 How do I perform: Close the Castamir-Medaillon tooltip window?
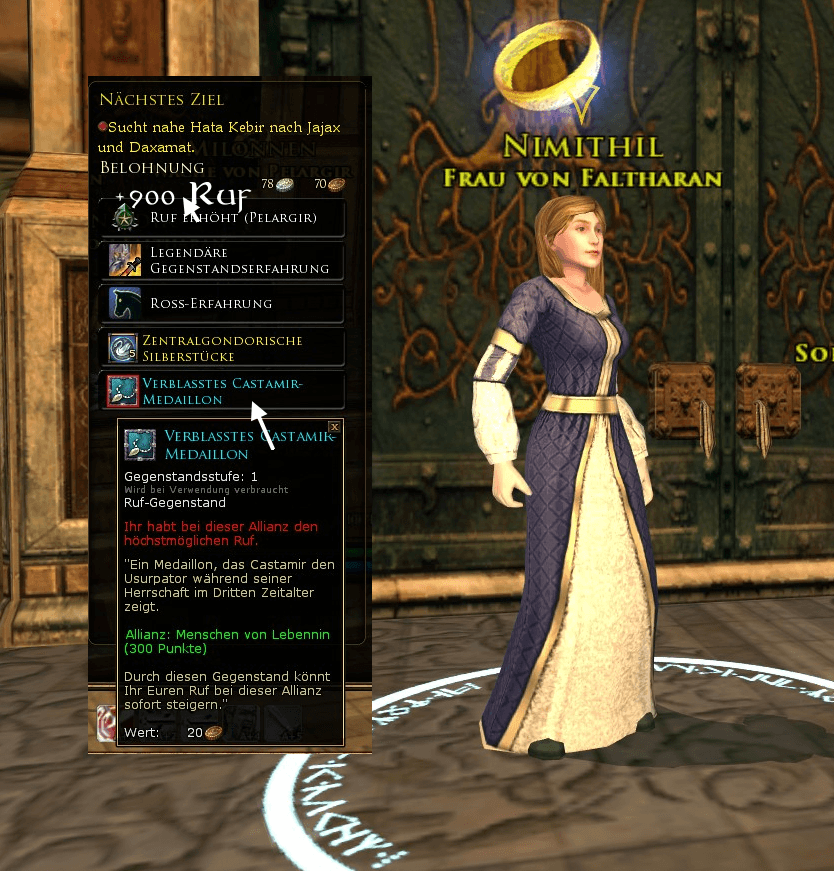335,427
